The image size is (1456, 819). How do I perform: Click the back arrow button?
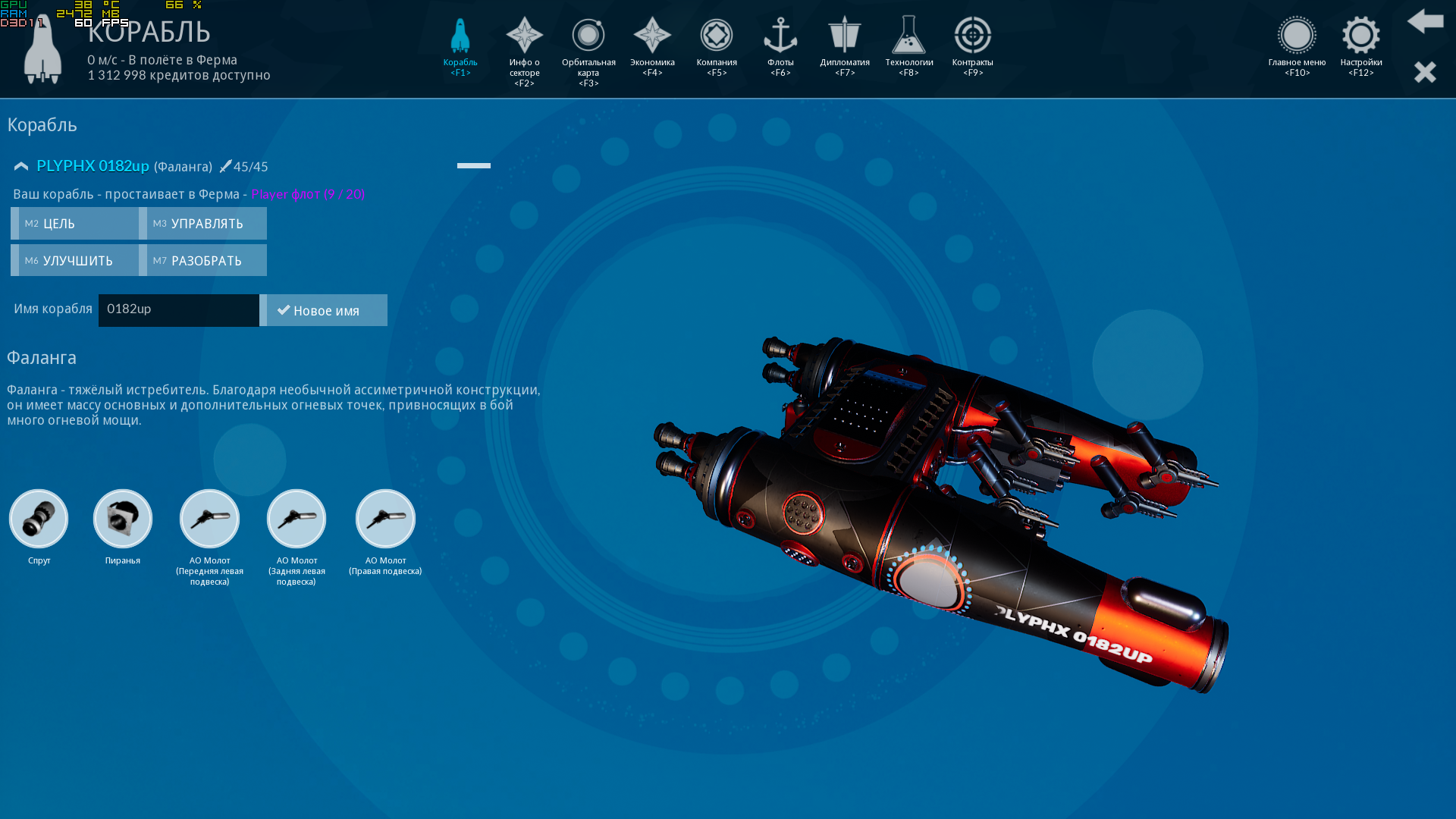pos(1425,21)
